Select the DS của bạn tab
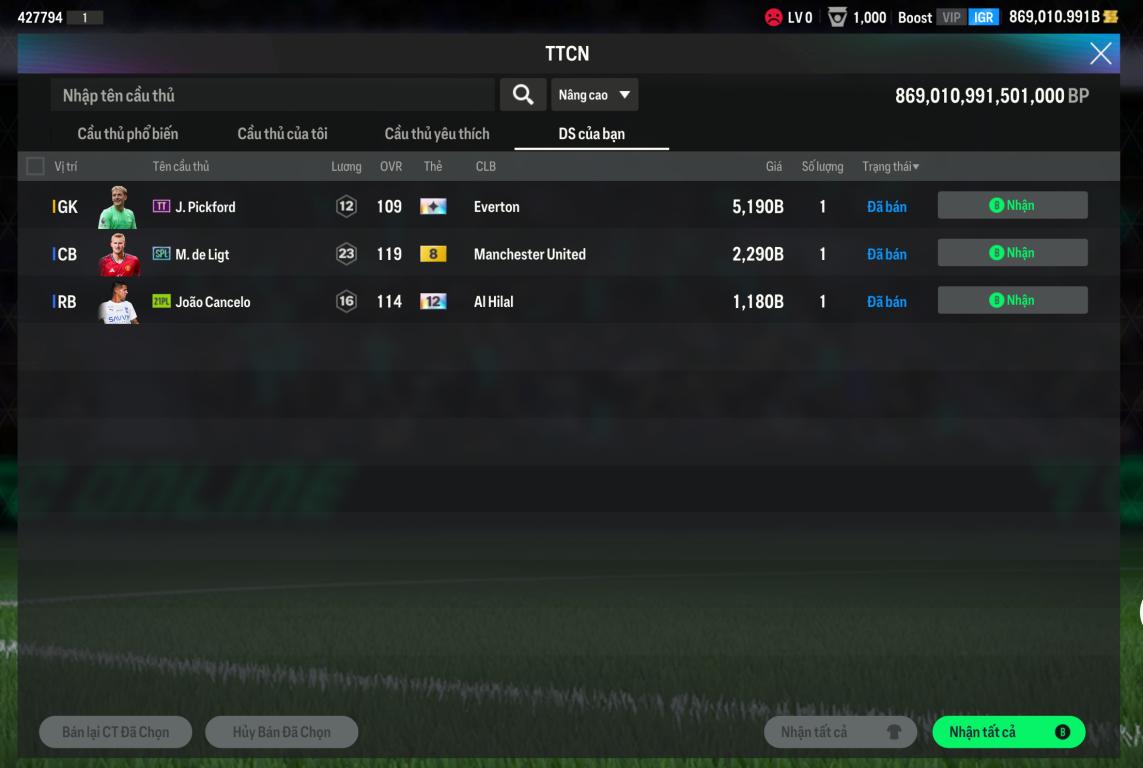The height and width of the screenshot is (768, 1143). (591, 134)
